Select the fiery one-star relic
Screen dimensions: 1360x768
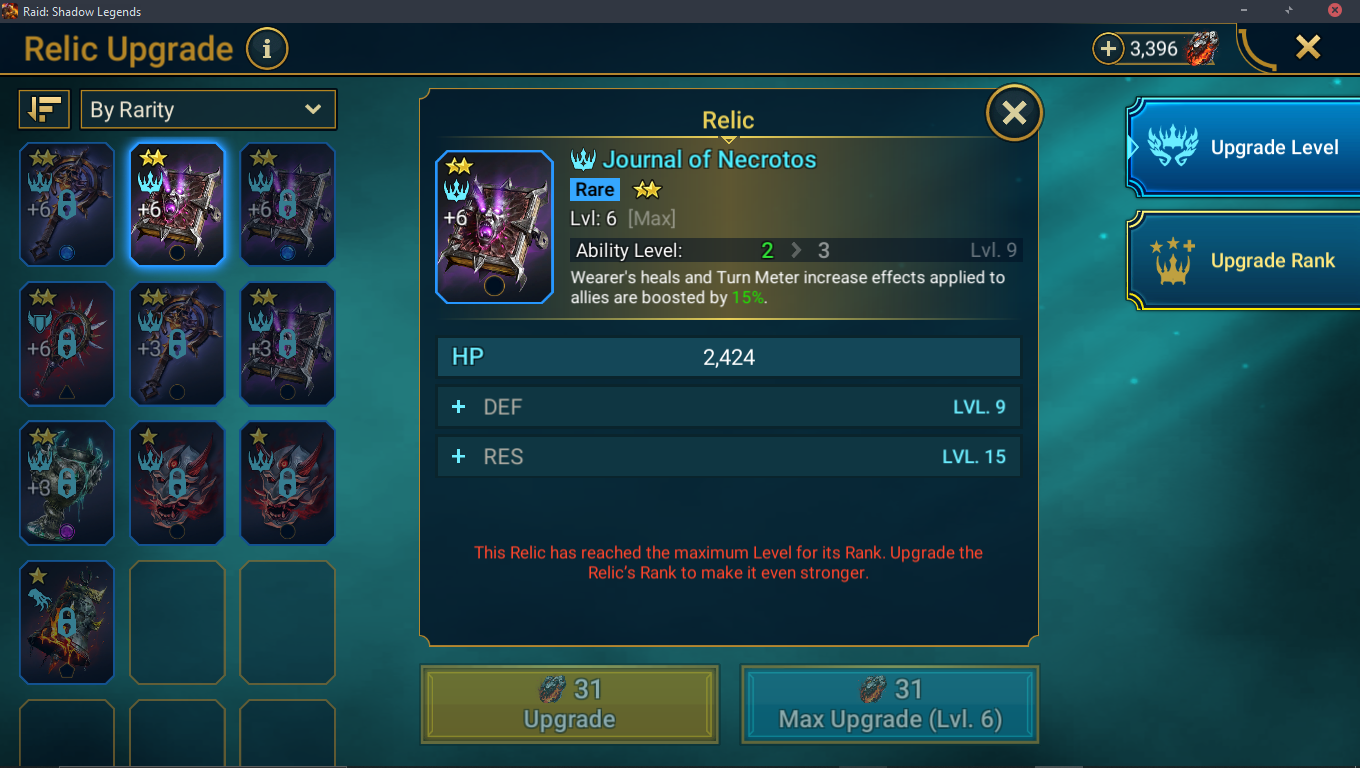67,622
